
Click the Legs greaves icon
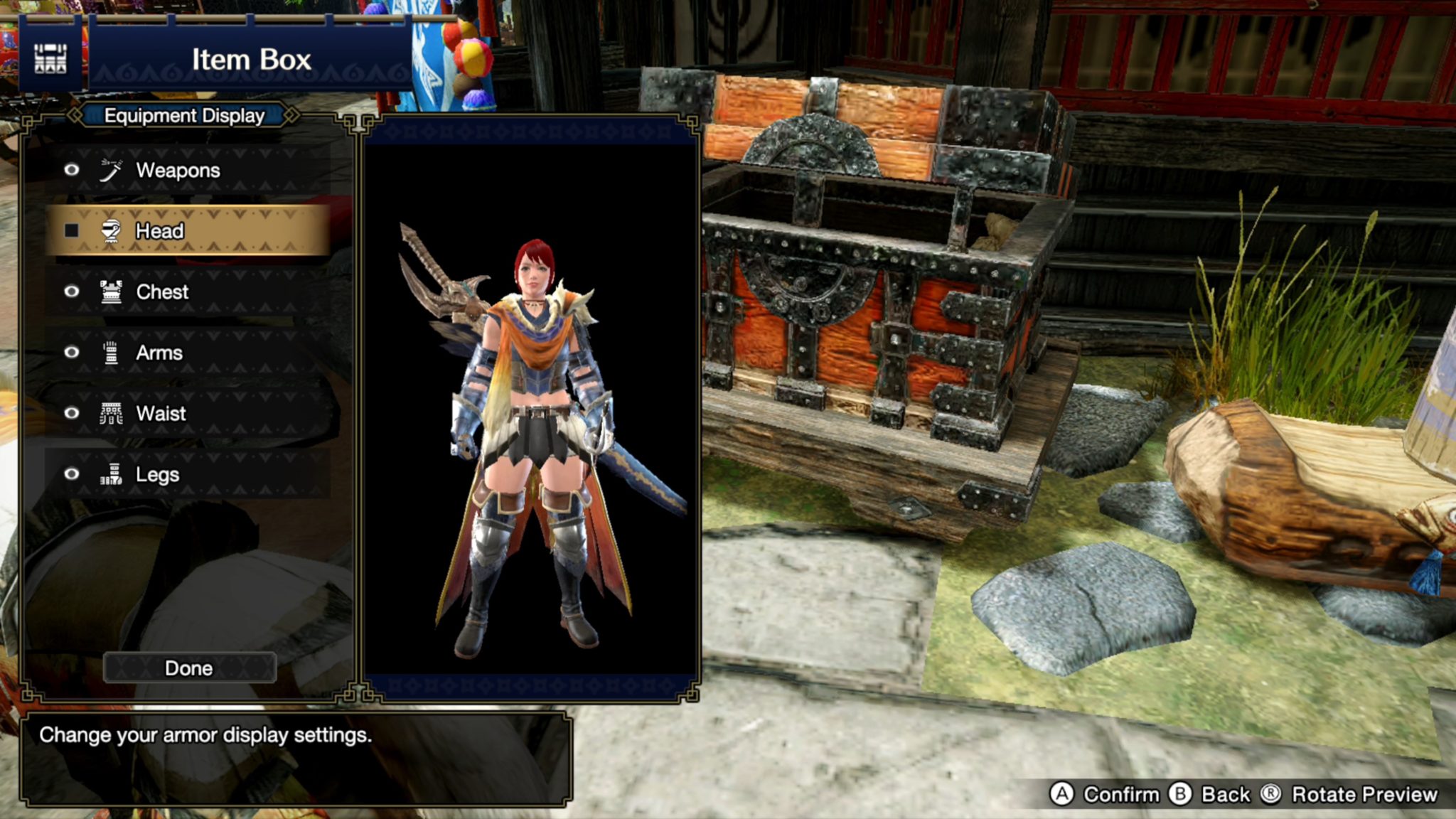pyautogui.click(x=110, y=474)
